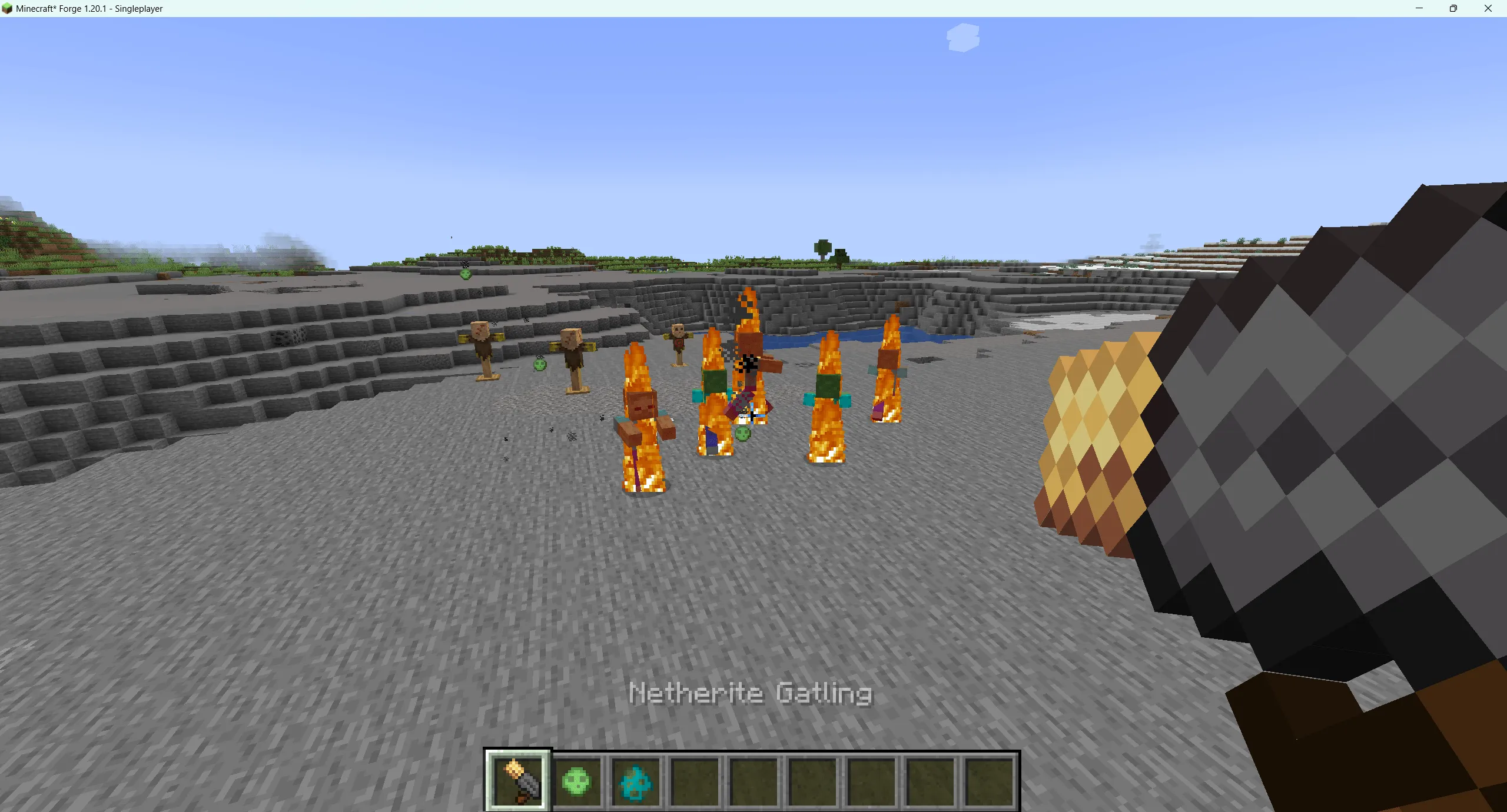Click the lone tree on the horizon
1507x812 pixels.
pos(823,247)
